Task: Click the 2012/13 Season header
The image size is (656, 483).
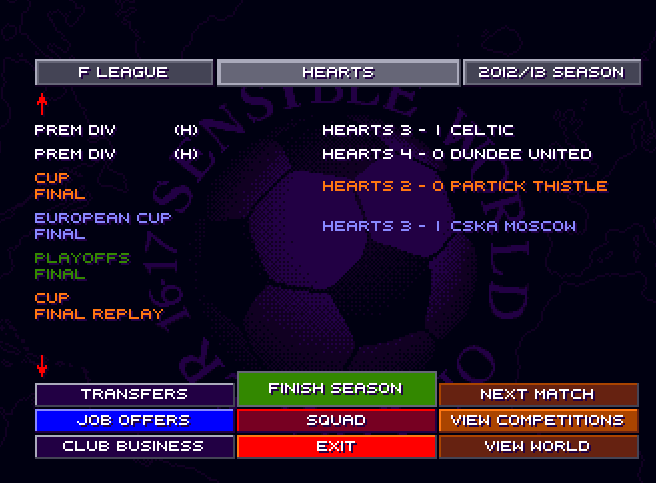Action: click(551, 72)
